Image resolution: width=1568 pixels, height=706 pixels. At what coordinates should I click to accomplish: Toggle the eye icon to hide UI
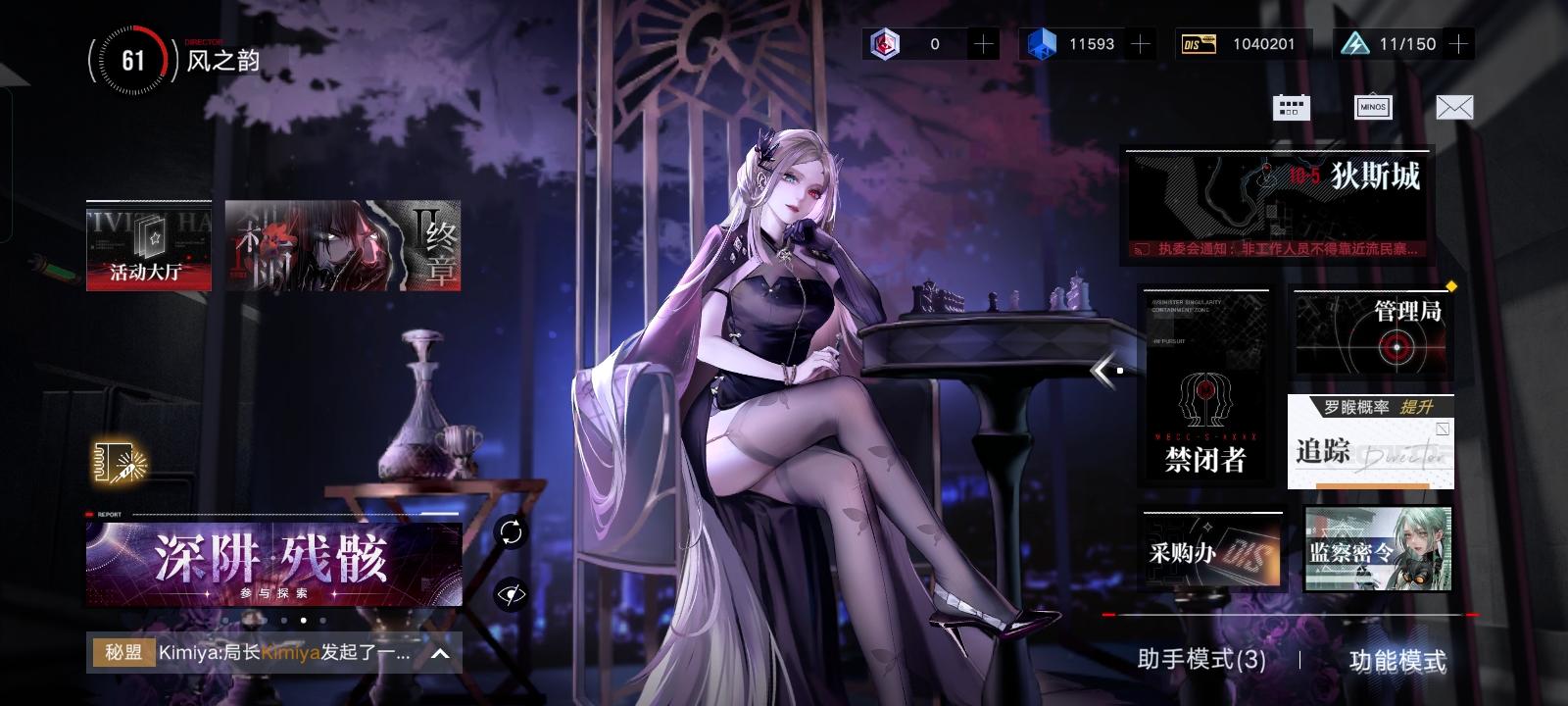click(x=509, y=592)
